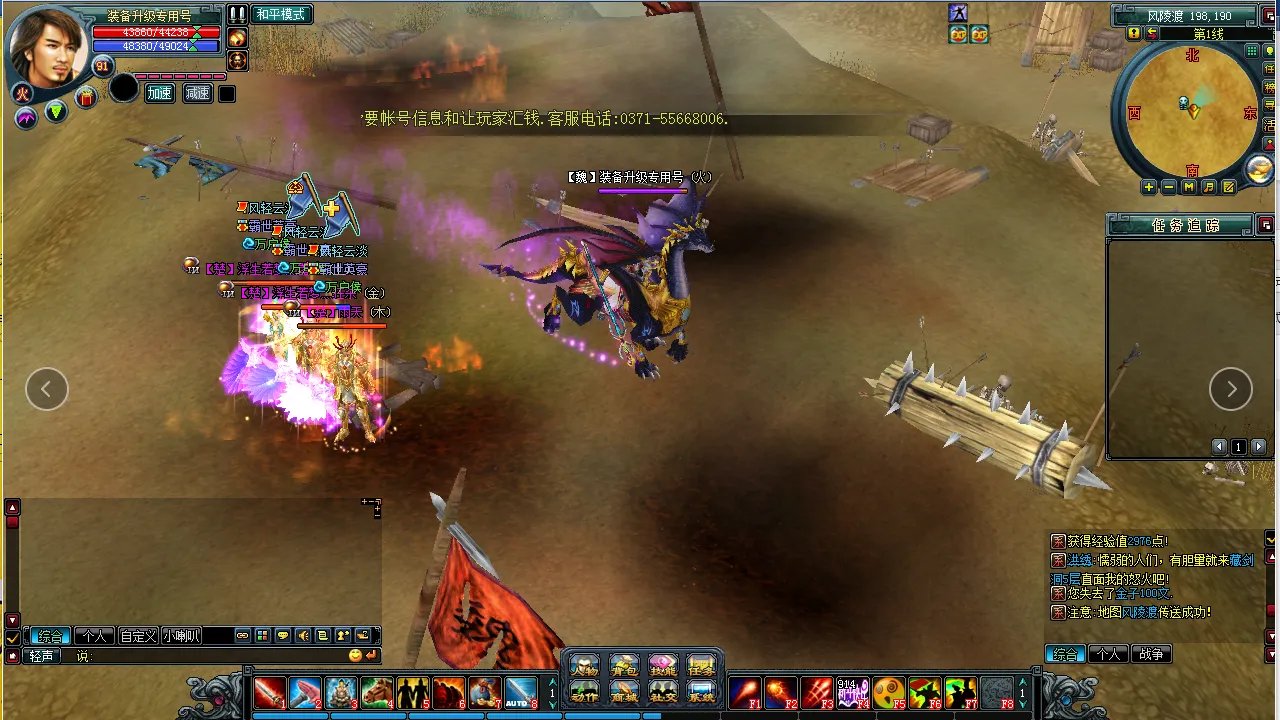
Task: Click the player portrait
Action: (x=48, y=47)
